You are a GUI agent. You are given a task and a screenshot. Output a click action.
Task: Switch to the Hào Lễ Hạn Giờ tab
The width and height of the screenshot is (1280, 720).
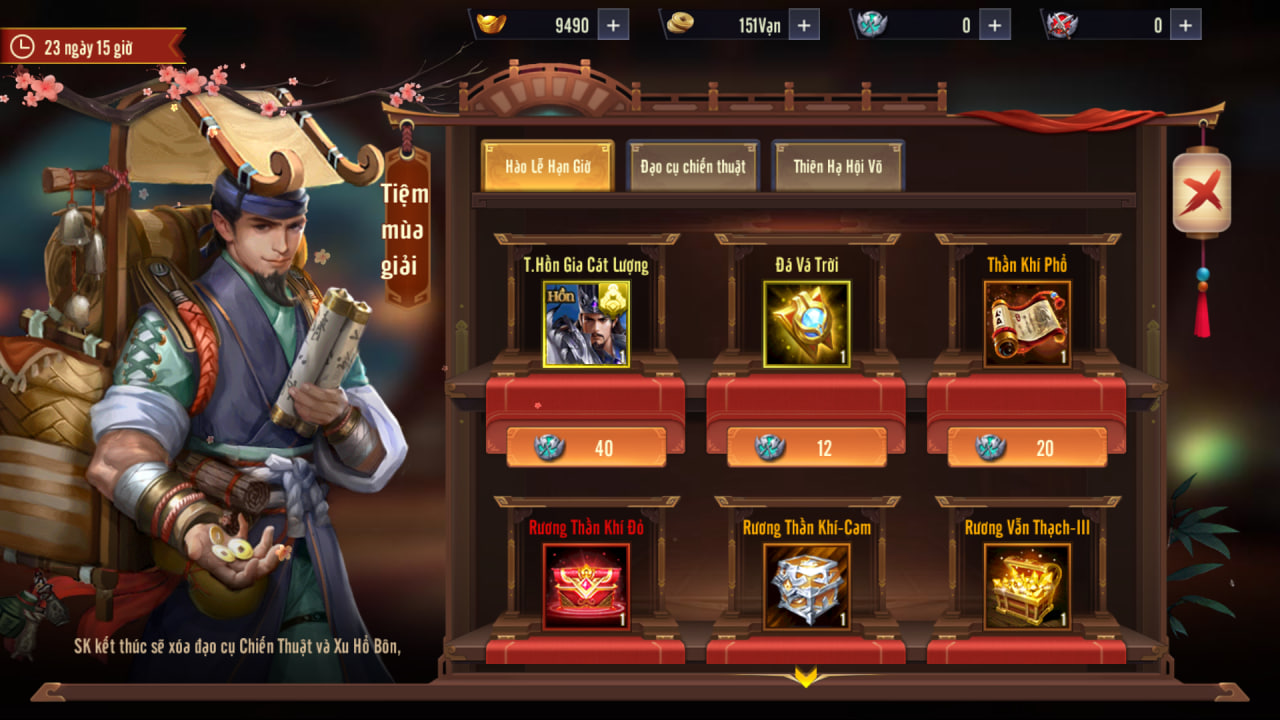pos(547,166)
